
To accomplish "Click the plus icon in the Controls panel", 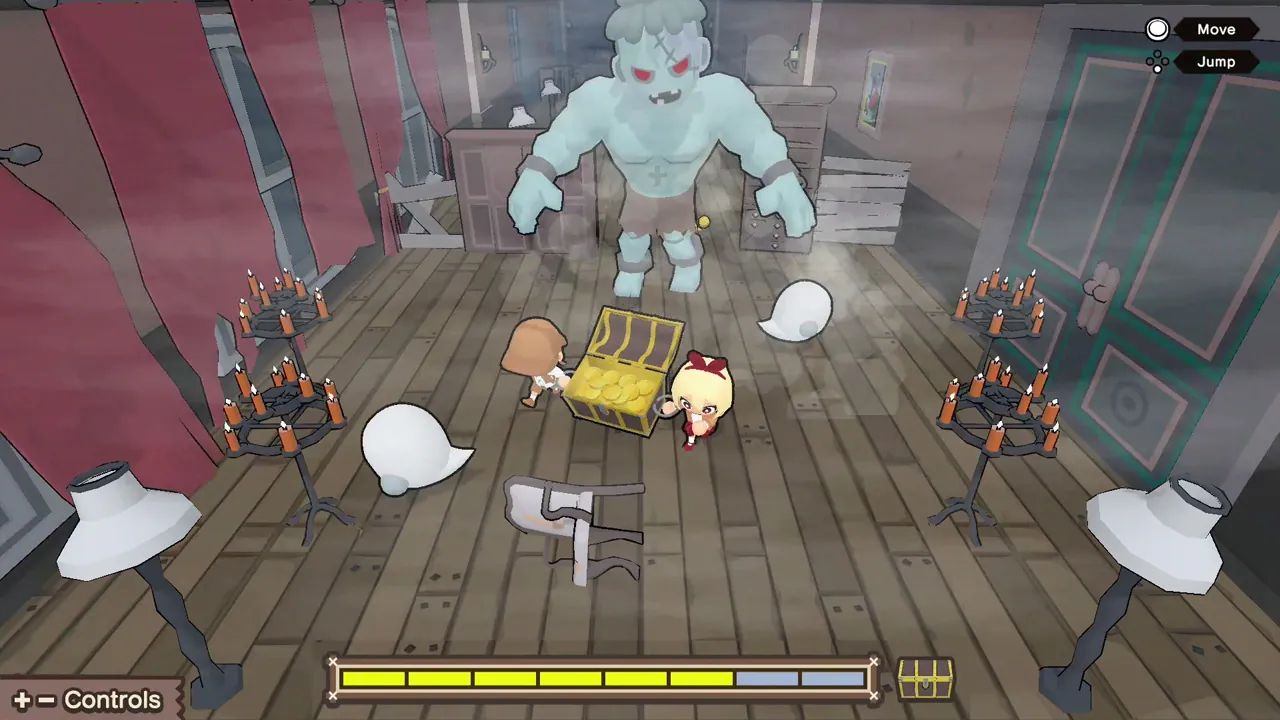I will tap(22, 700).
